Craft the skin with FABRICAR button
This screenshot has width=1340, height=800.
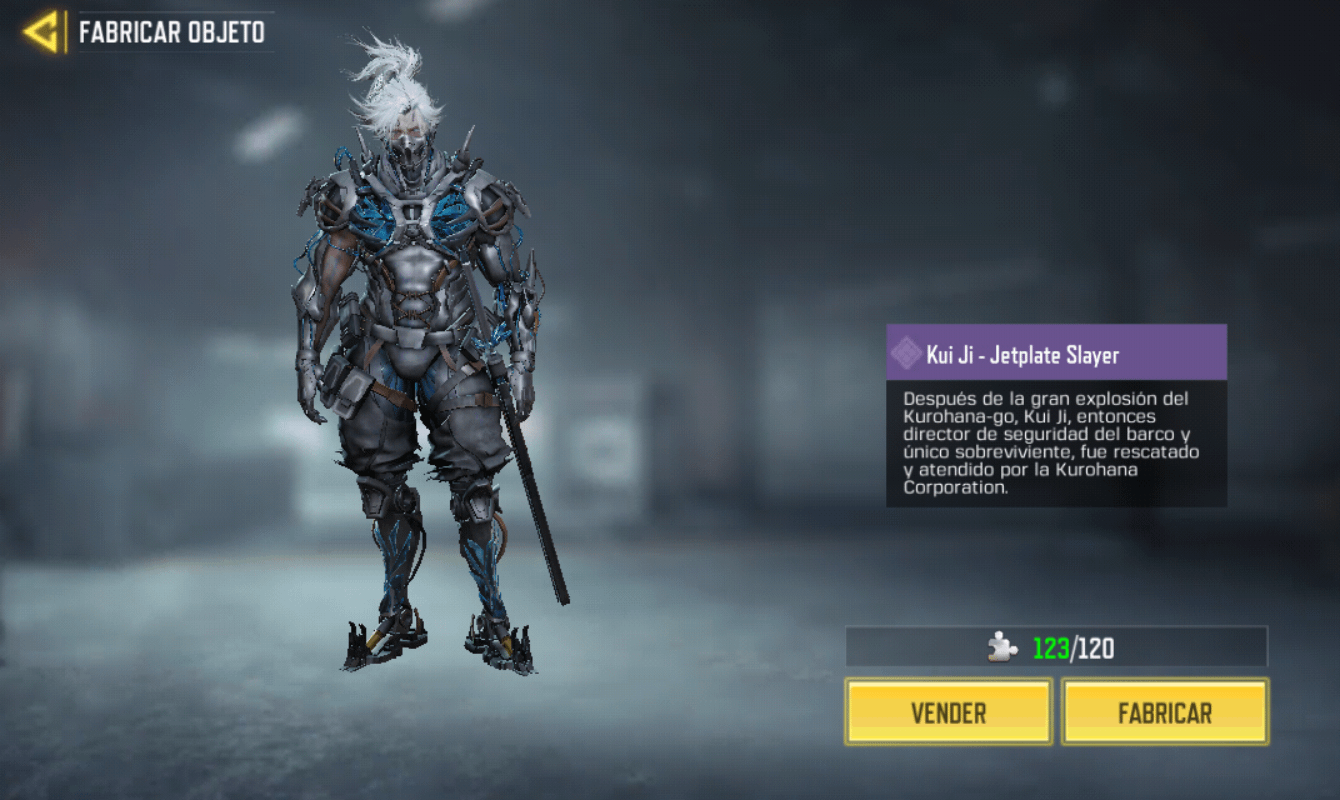coord(1165,712)
